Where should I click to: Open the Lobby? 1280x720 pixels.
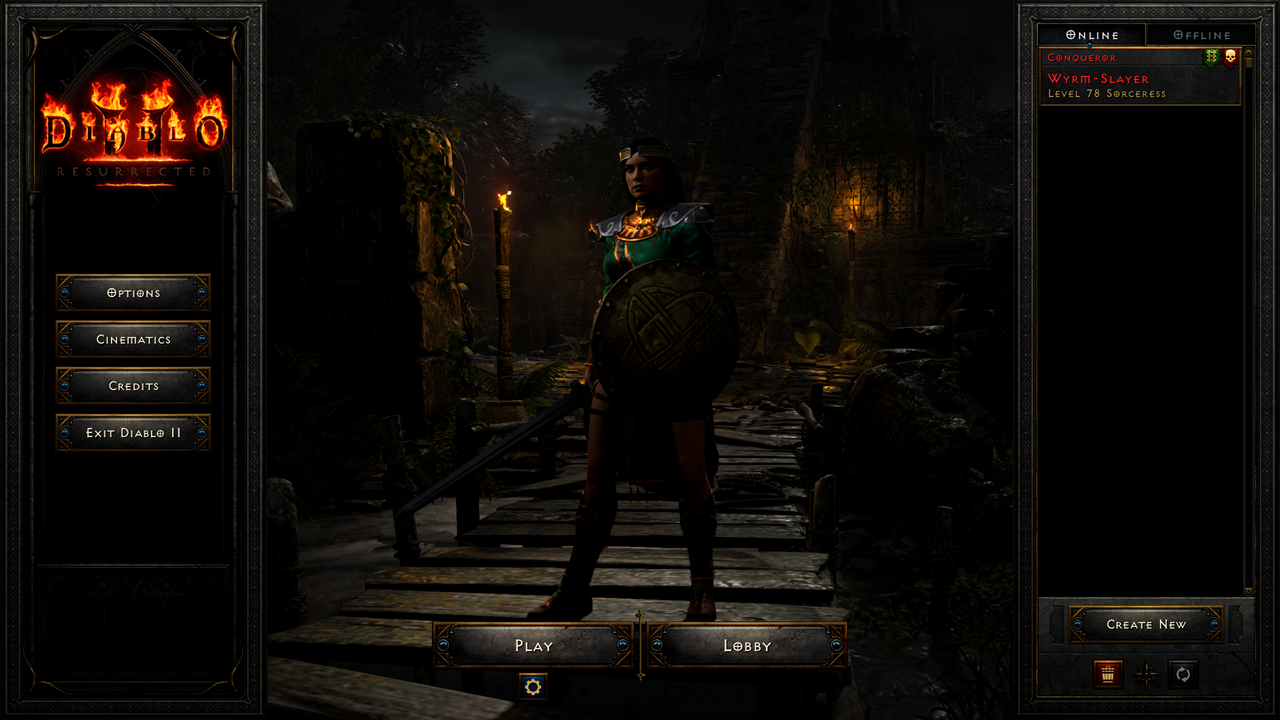tap(744, 645)
